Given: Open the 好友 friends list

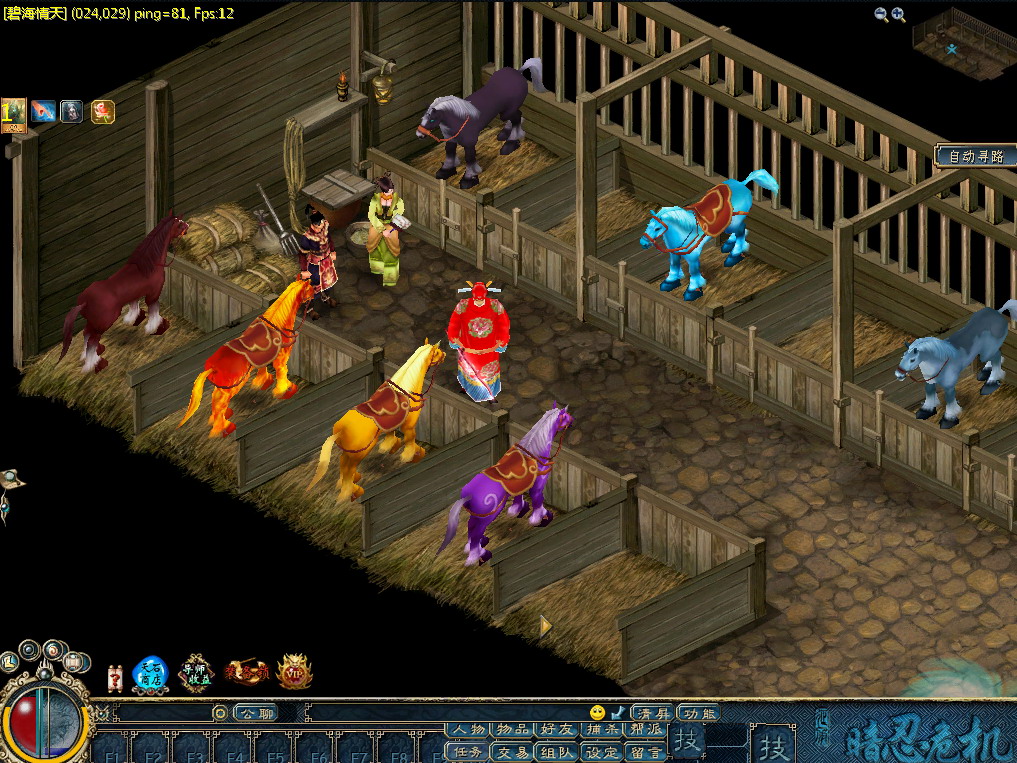Looking at the screenshot, I should (x=557, y=730).
